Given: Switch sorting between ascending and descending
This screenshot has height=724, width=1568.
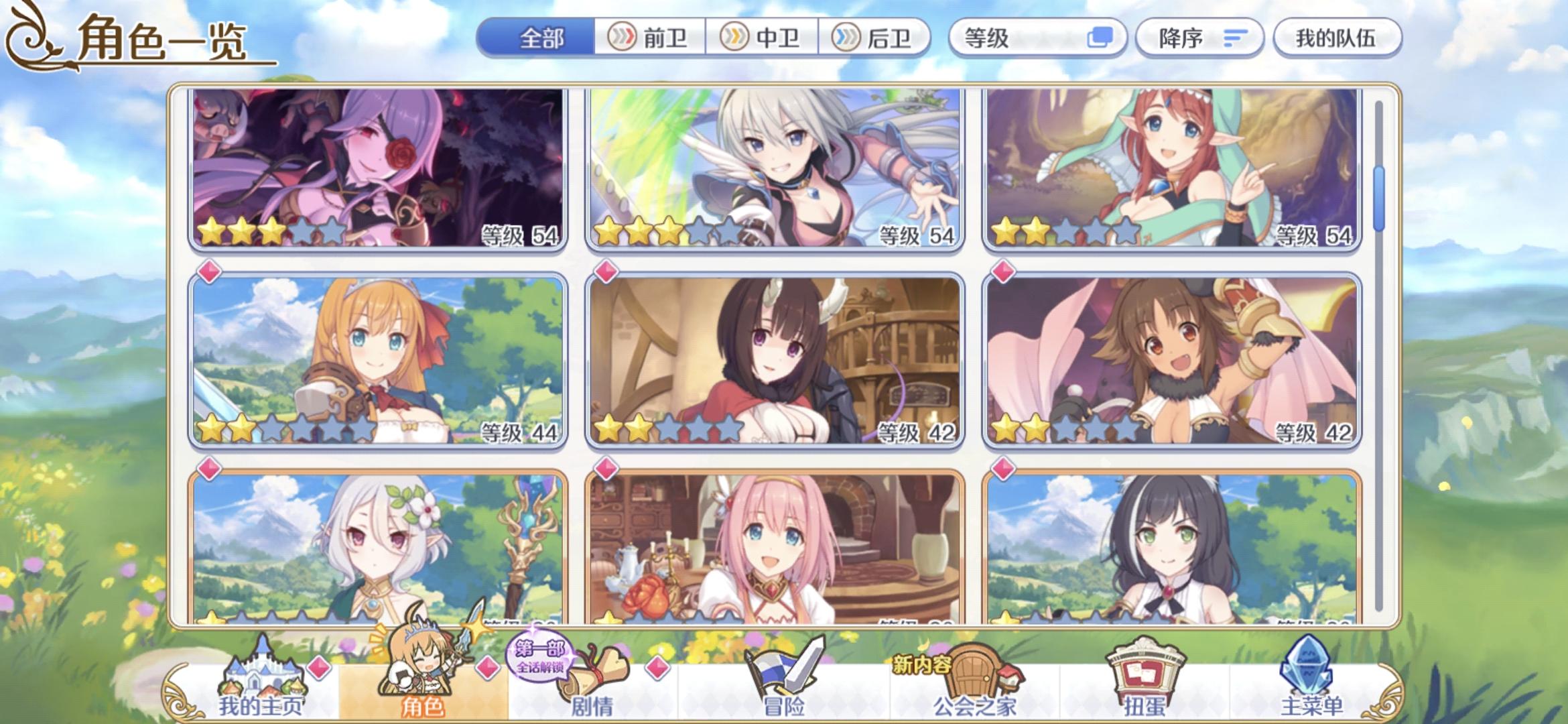Looking at the screenshot, I should point(1199,38).
